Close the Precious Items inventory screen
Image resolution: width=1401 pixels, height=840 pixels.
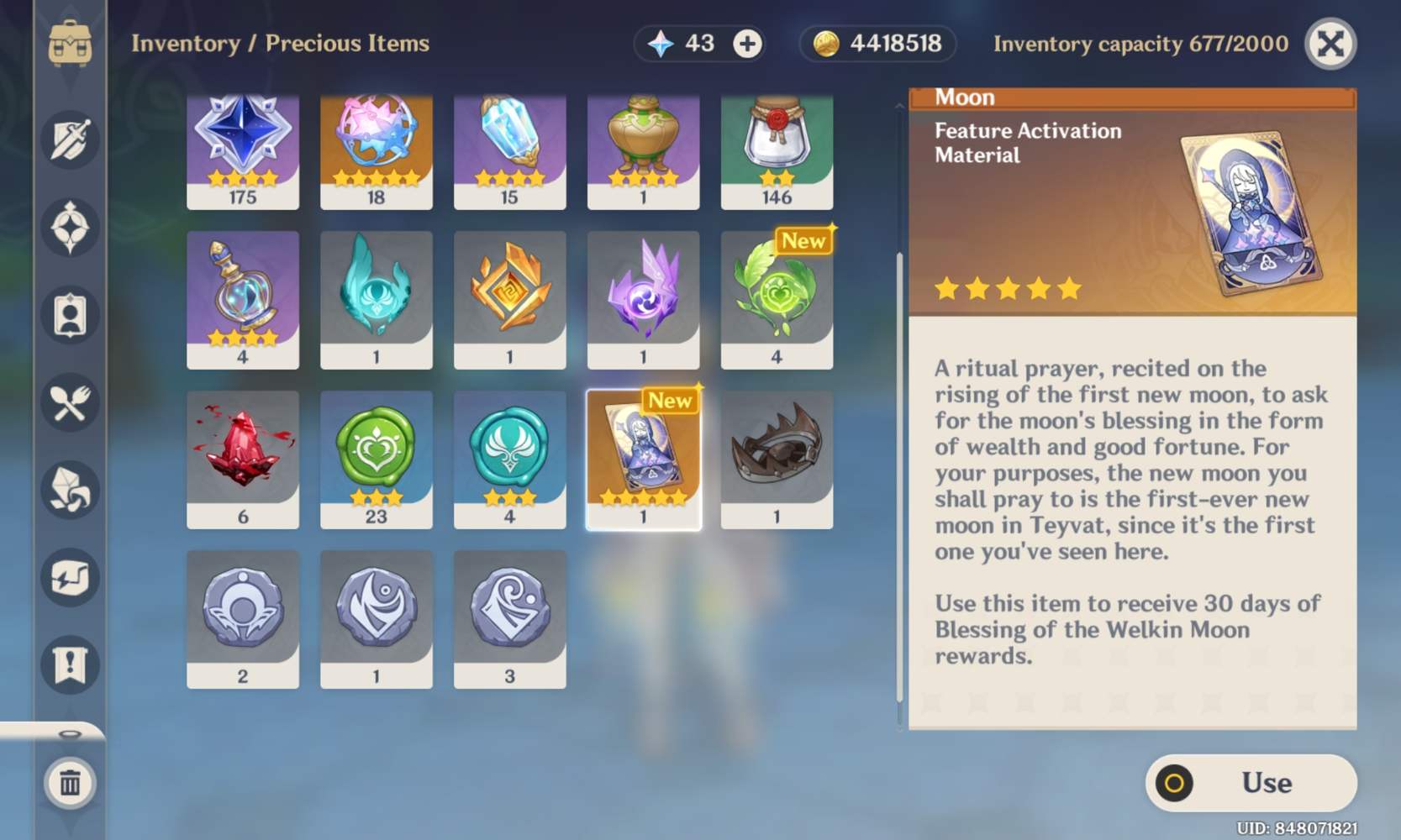(x=1331, y=44)
